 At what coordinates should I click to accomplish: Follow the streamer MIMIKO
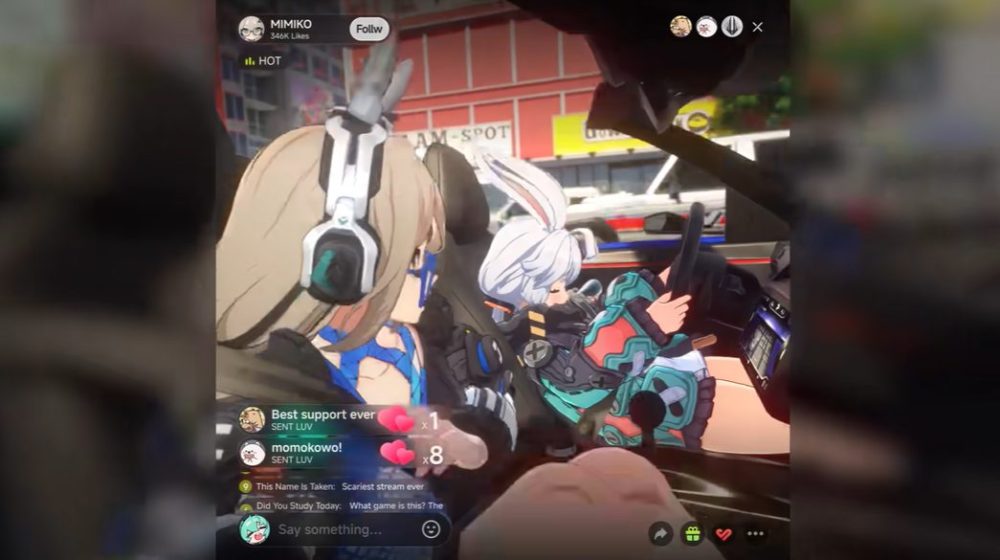[369, 28]
